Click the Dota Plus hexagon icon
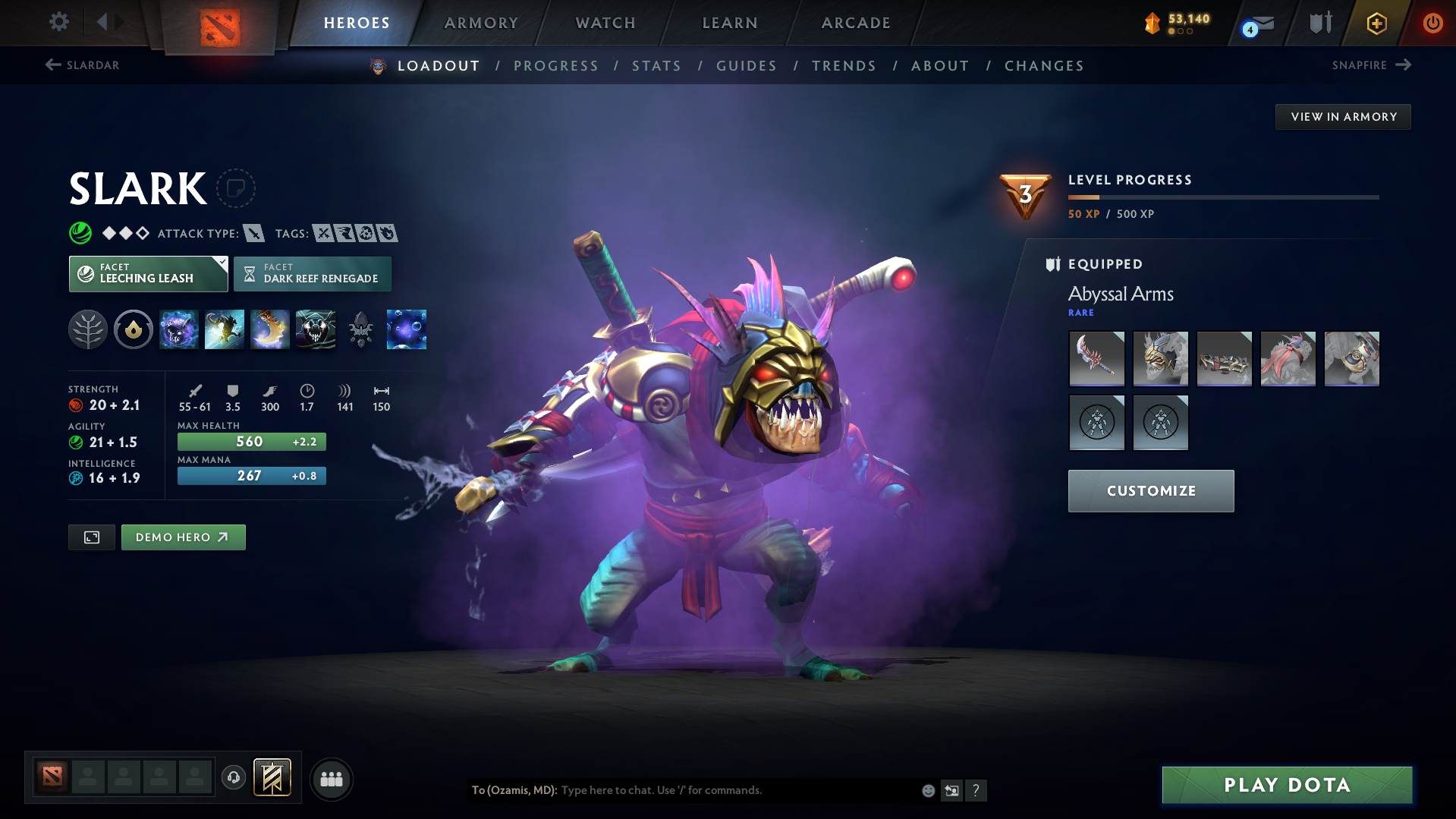Screen dimensions: 1456x819 tap(1376, 23)
